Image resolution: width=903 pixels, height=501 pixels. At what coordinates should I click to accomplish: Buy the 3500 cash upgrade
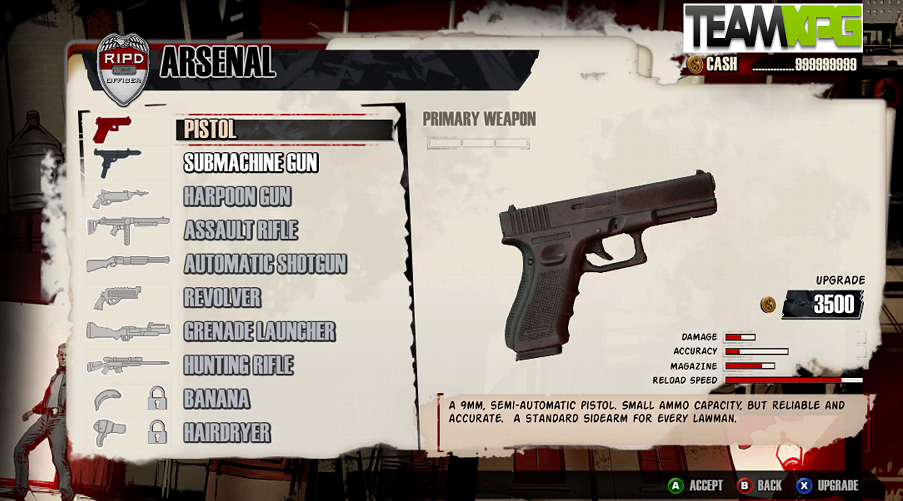pyautogui.click(x=823, y=304)
